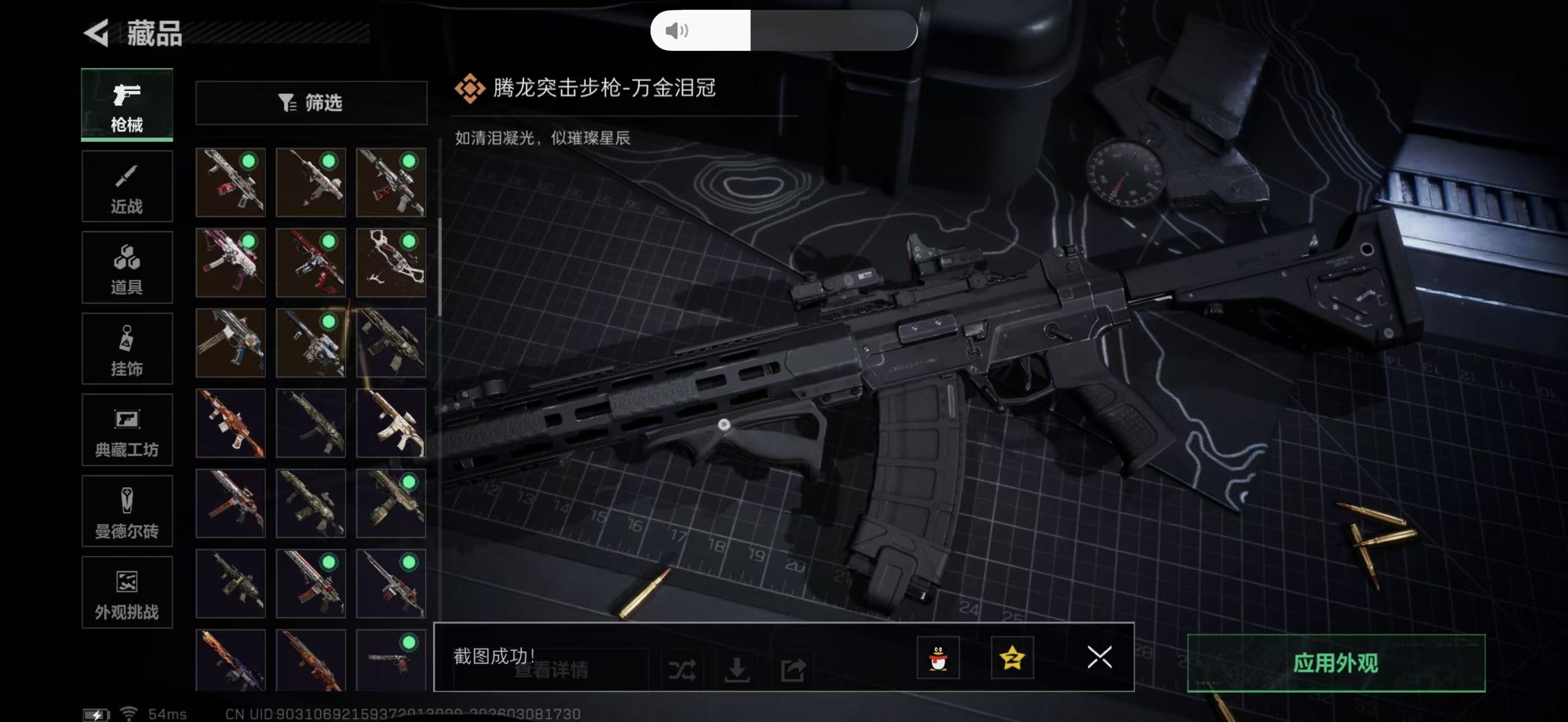Click the shuffle pose icon
The width and height of the screenshot is (1568, 722).
pyautogui.click(x=683, y=668)
